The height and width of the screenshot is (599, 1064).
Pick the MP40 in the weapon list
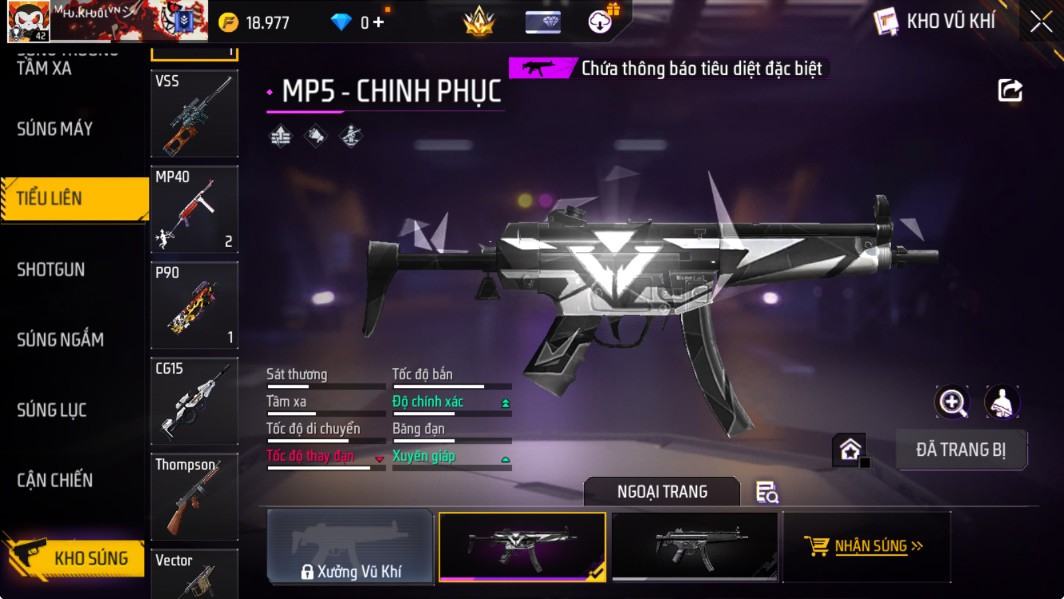[x=194, y=209]
